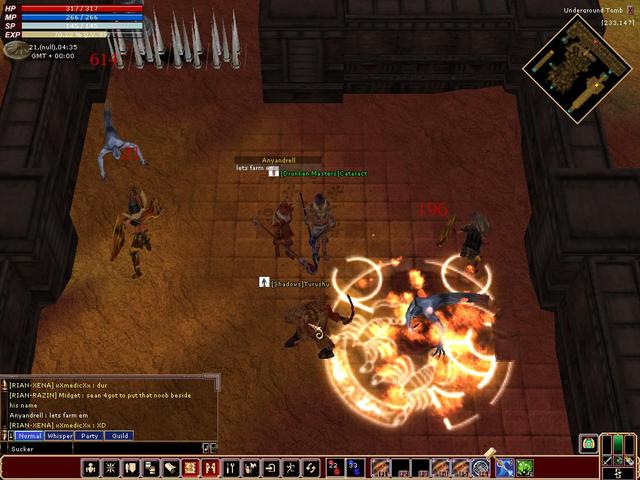640x480 pixels.
Task: Activate the green swirl skill icon
Action: (524, 467)
